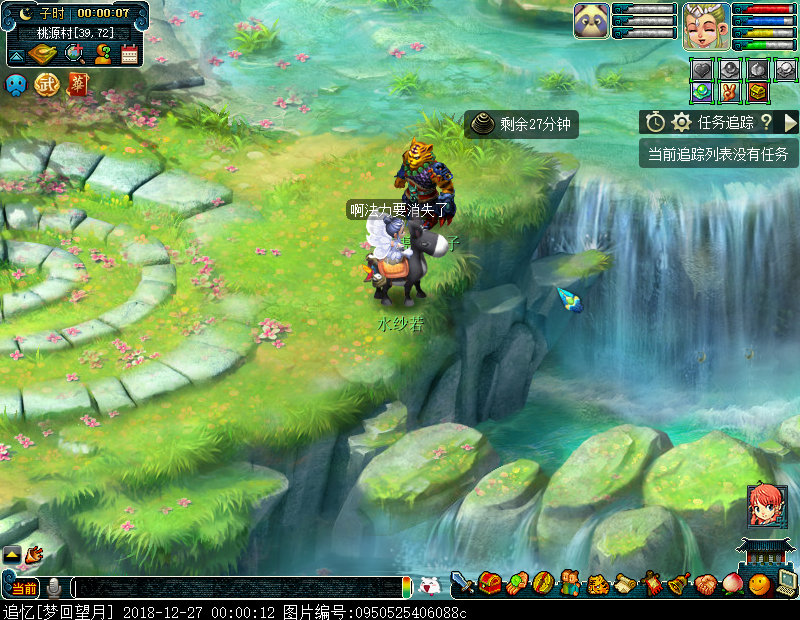
Task: Collapse the quest tracker with the arrow
Action: (x=790, y=122)
